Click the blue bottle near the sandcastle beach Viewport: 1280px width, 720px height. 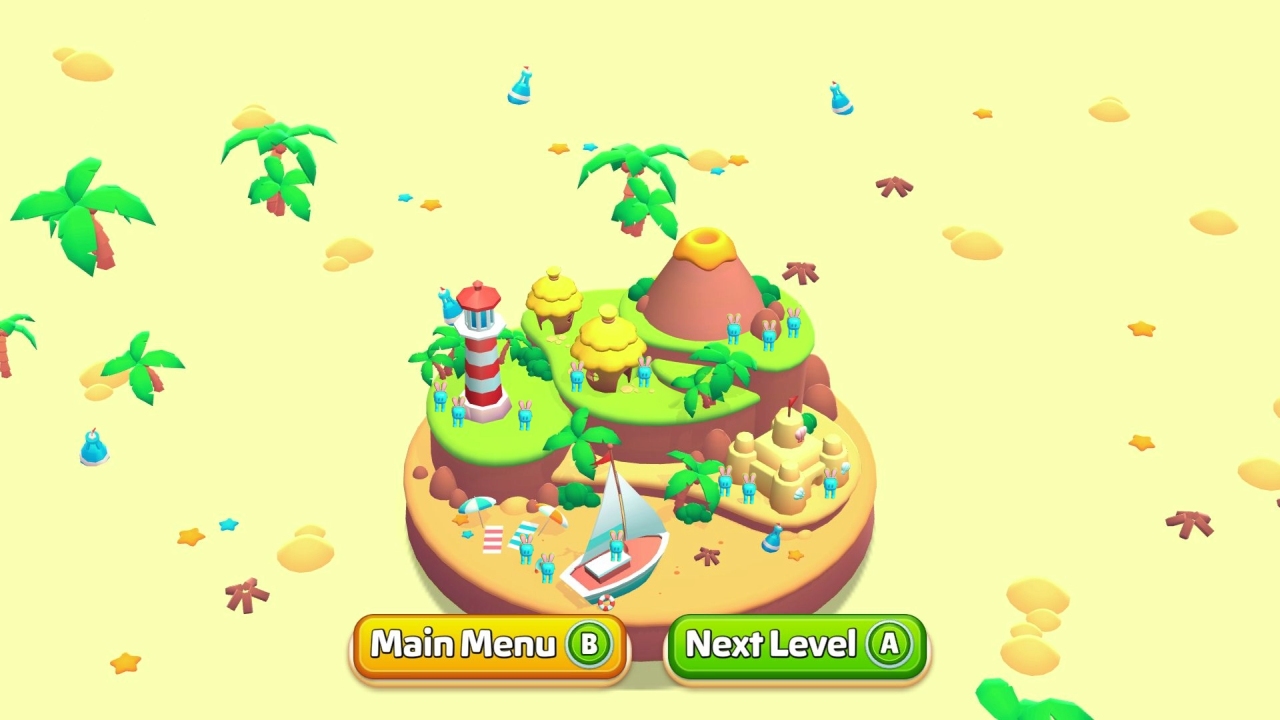(x=771, y=537)
